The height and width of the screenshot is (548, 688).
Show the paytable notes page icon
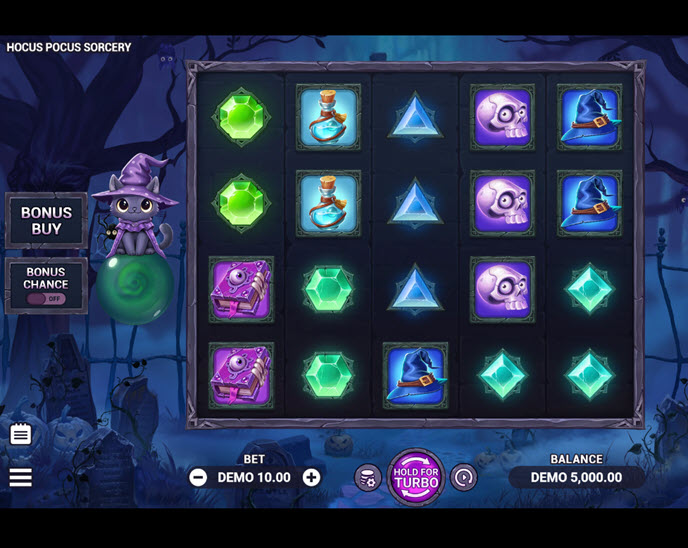tap(21, 434)
